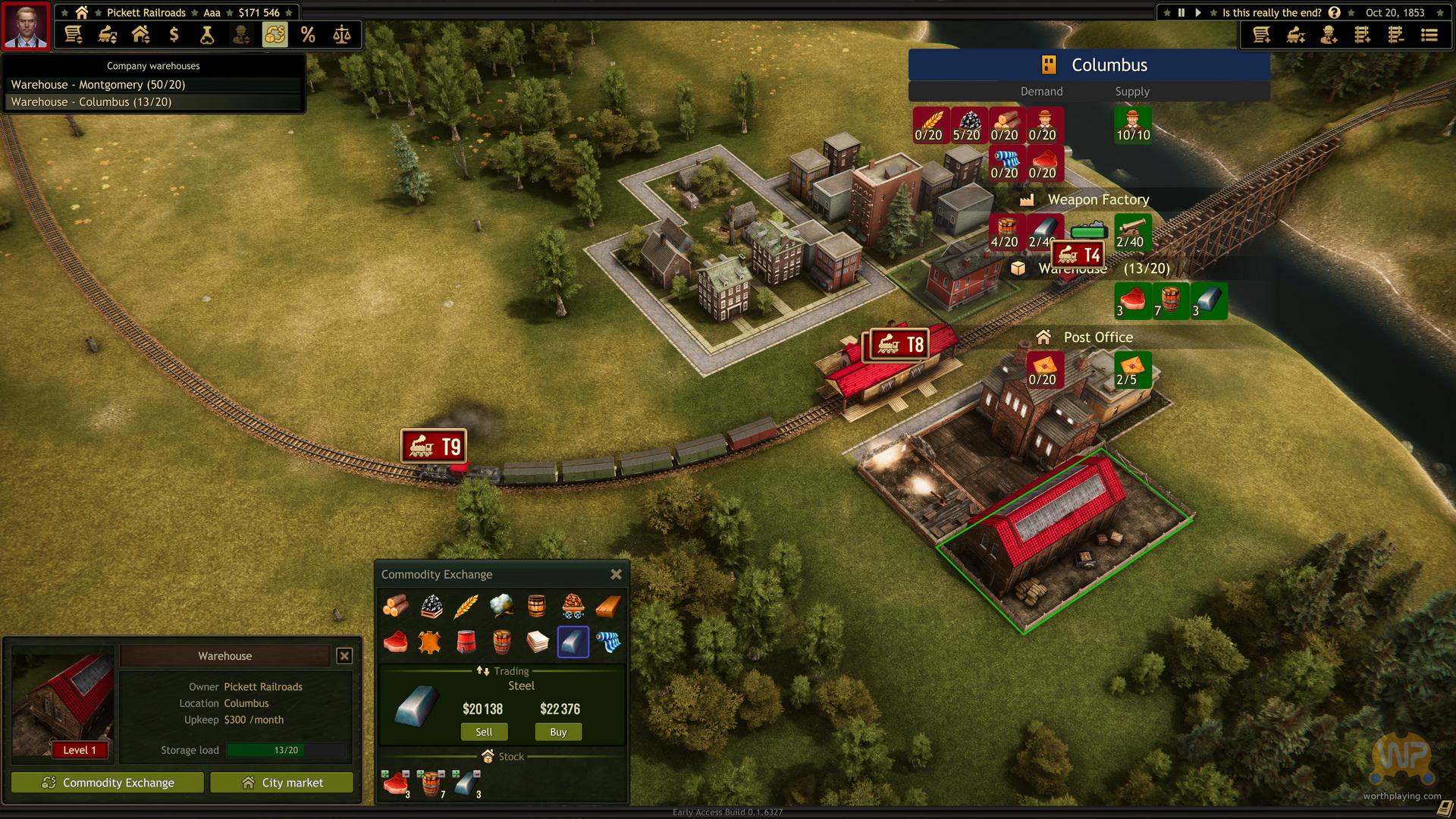Select the wheat commodity icon

click(466, 606)
